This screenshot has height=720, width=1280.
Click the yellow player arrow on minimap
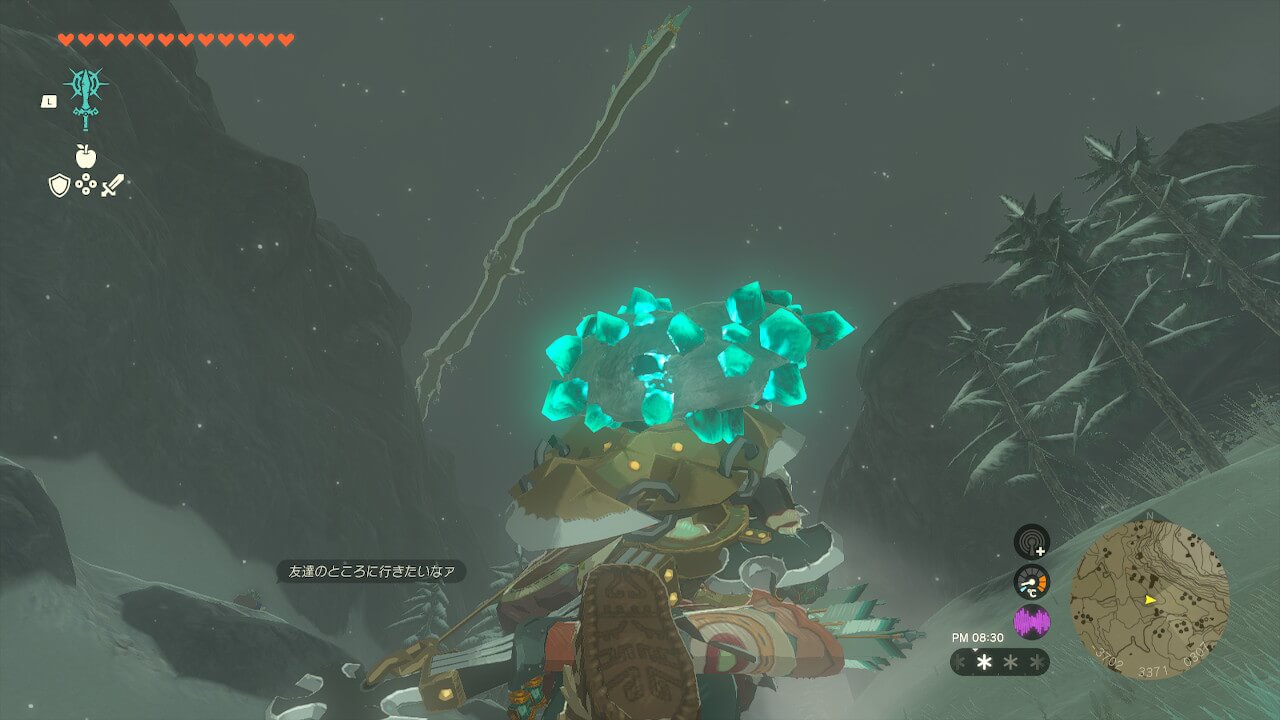coord(1151,600)
